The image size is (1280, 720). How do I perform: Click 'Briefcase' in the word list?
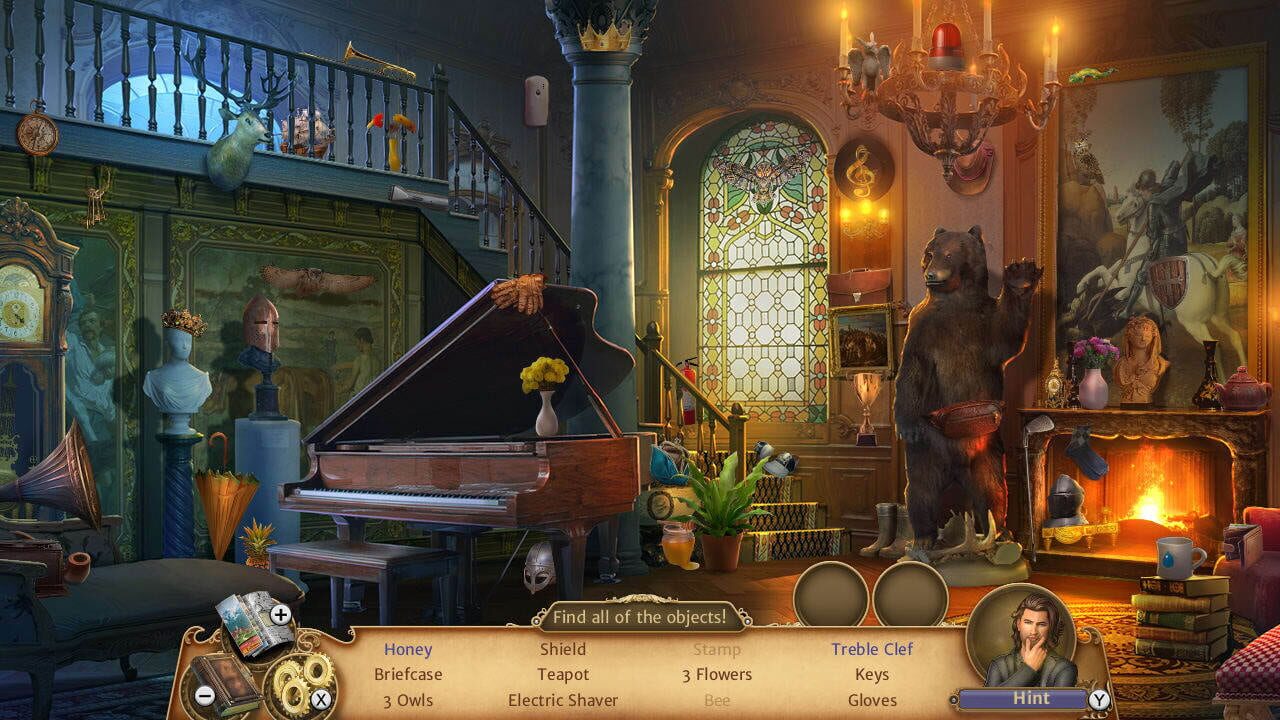pyautogui.click(x=408, y=675)
